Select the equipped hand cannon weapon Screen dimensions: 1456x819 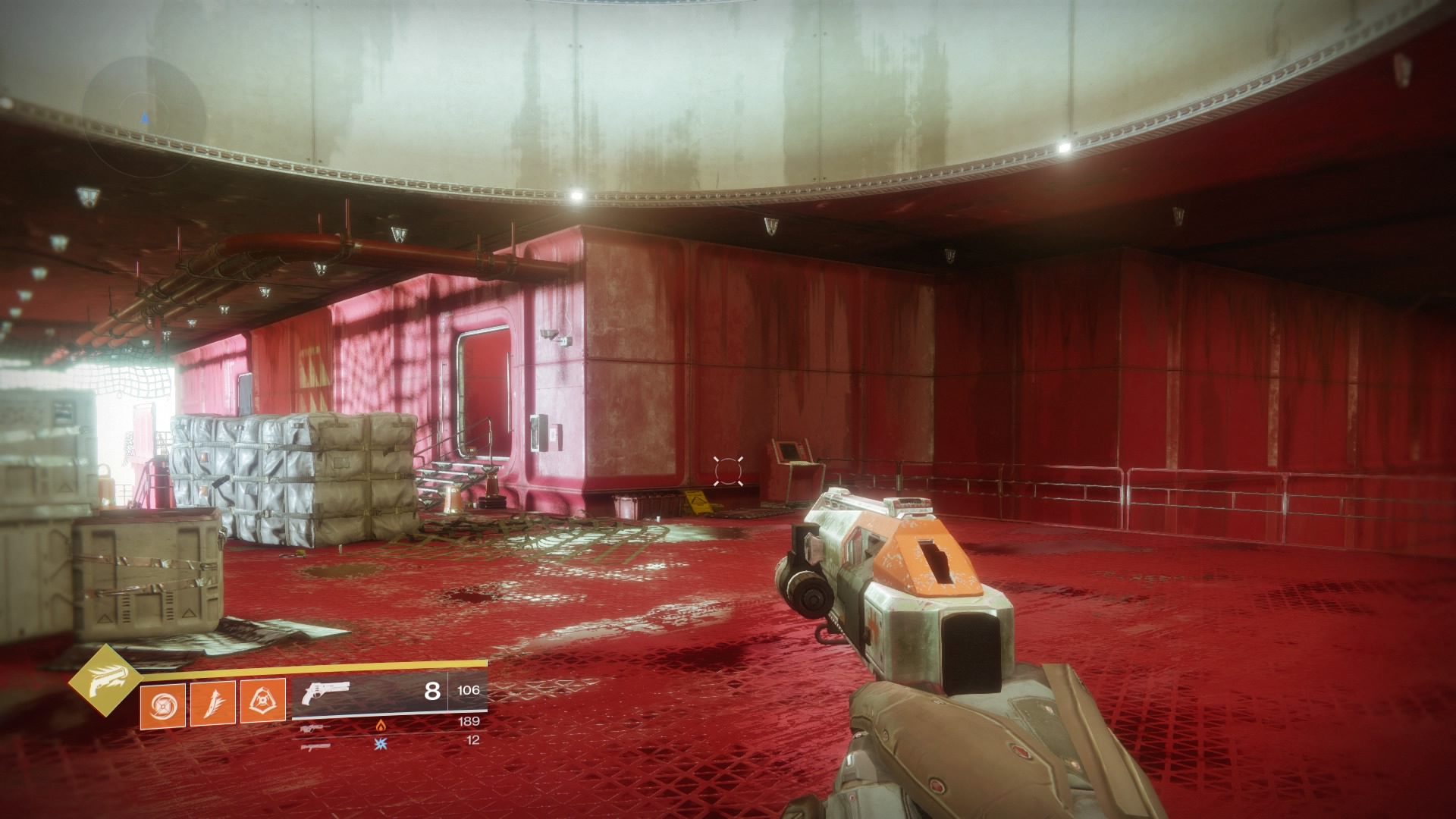(326, 694)
